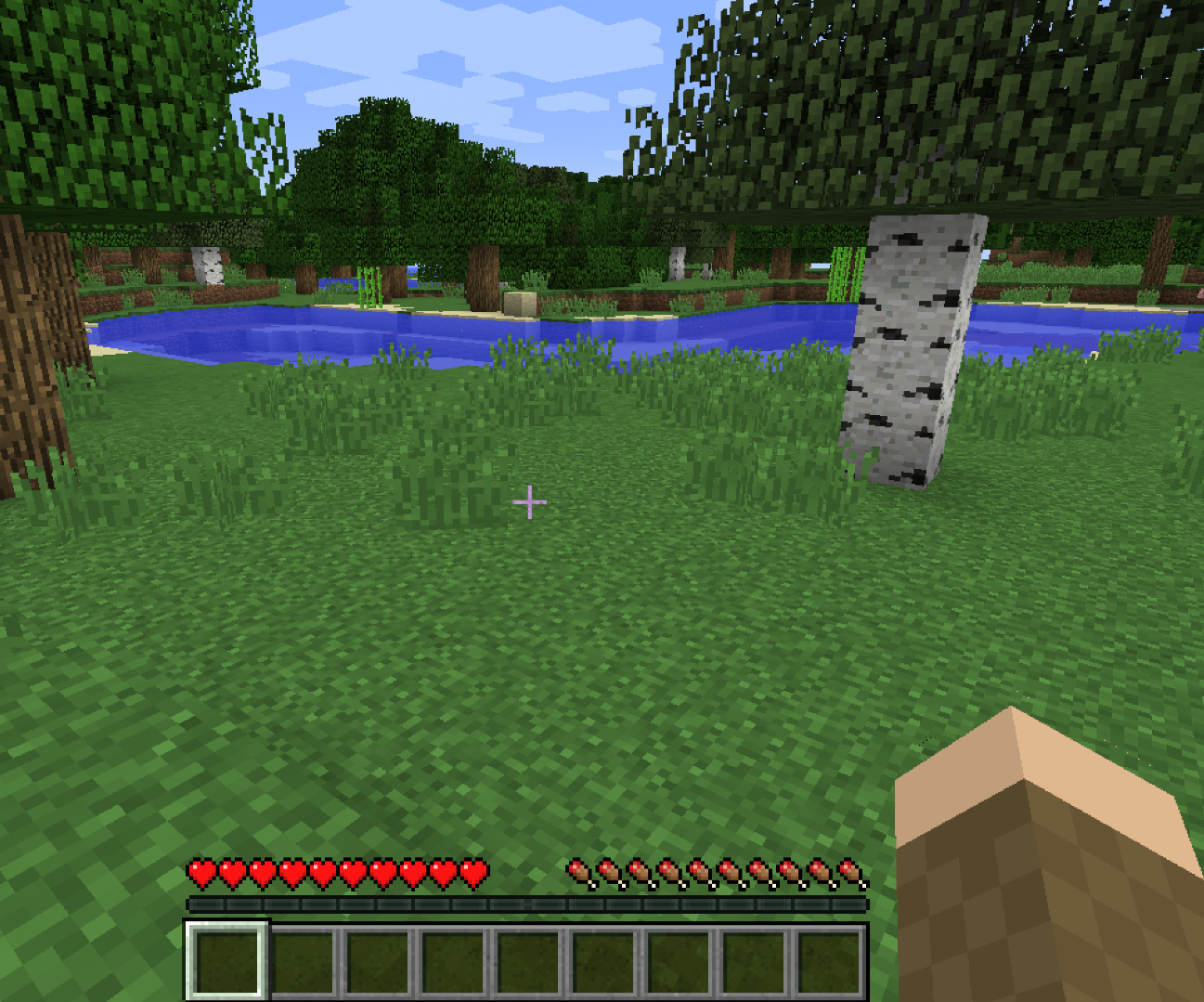The height and width of the screenshot is (1002, 1204).
Task: Click the crosshair in the screen center
Action: click(530, 501)
